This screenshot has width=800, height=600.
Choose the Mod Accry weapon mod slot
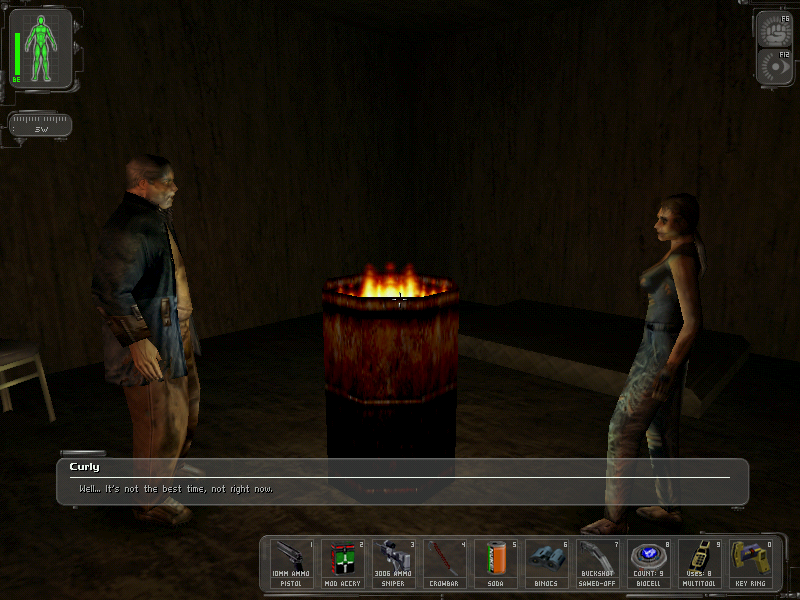[343, 563]
